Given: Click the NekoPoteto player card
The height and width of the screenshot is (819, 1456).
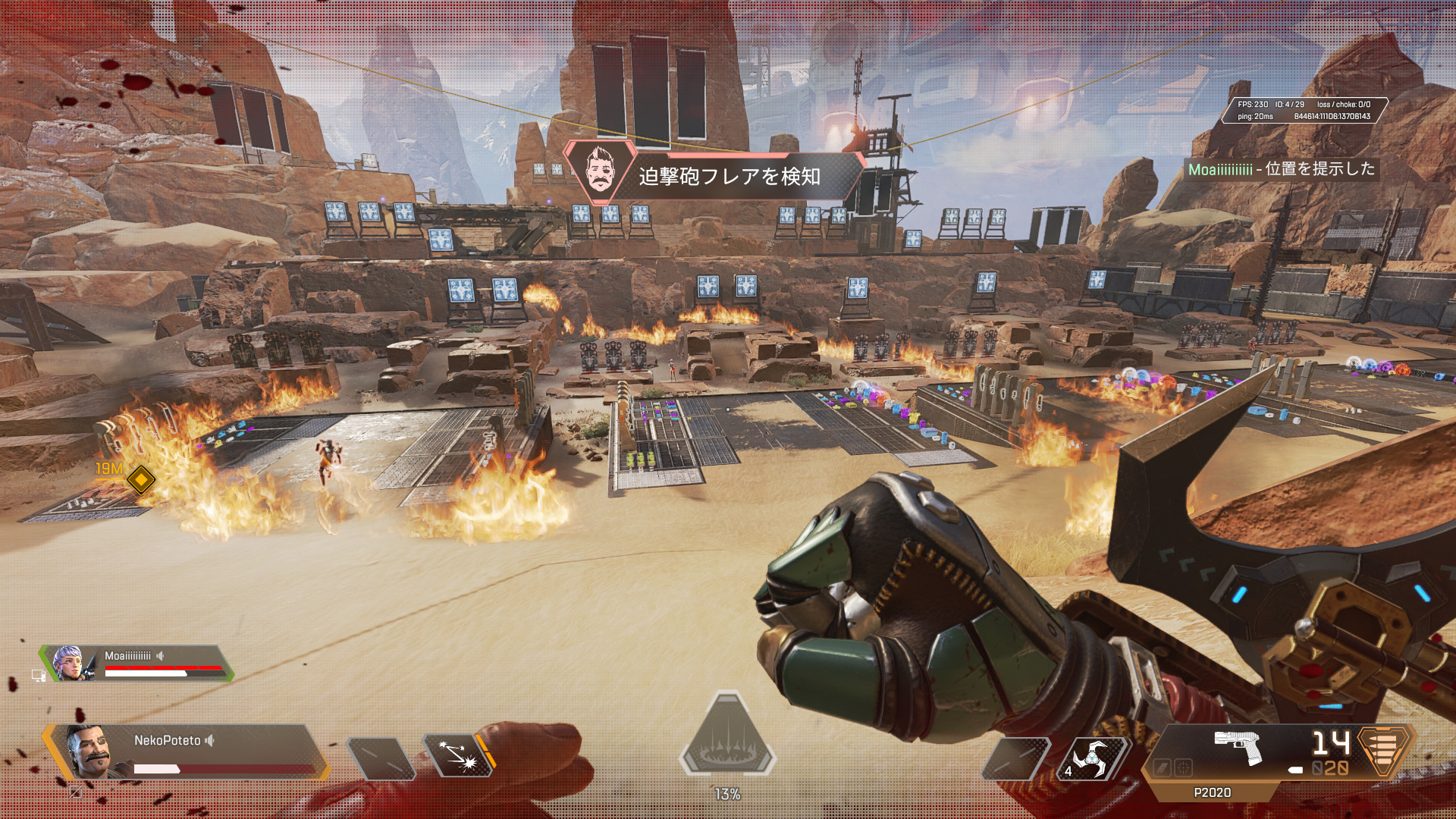Looking at the screenshot, I should 186,752.
